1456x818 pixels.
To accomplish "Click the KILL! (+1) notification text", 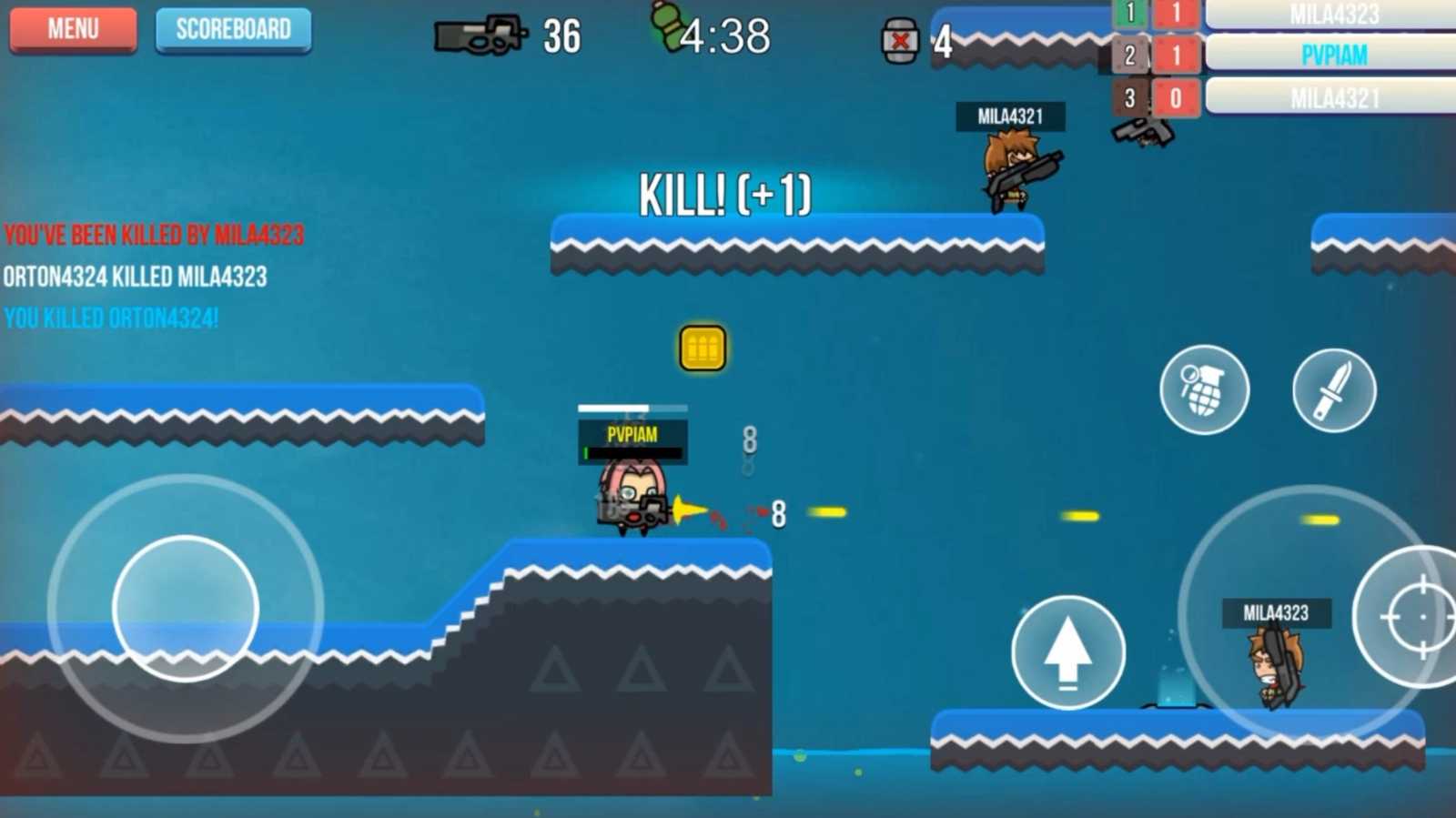I will coord(725,195).
